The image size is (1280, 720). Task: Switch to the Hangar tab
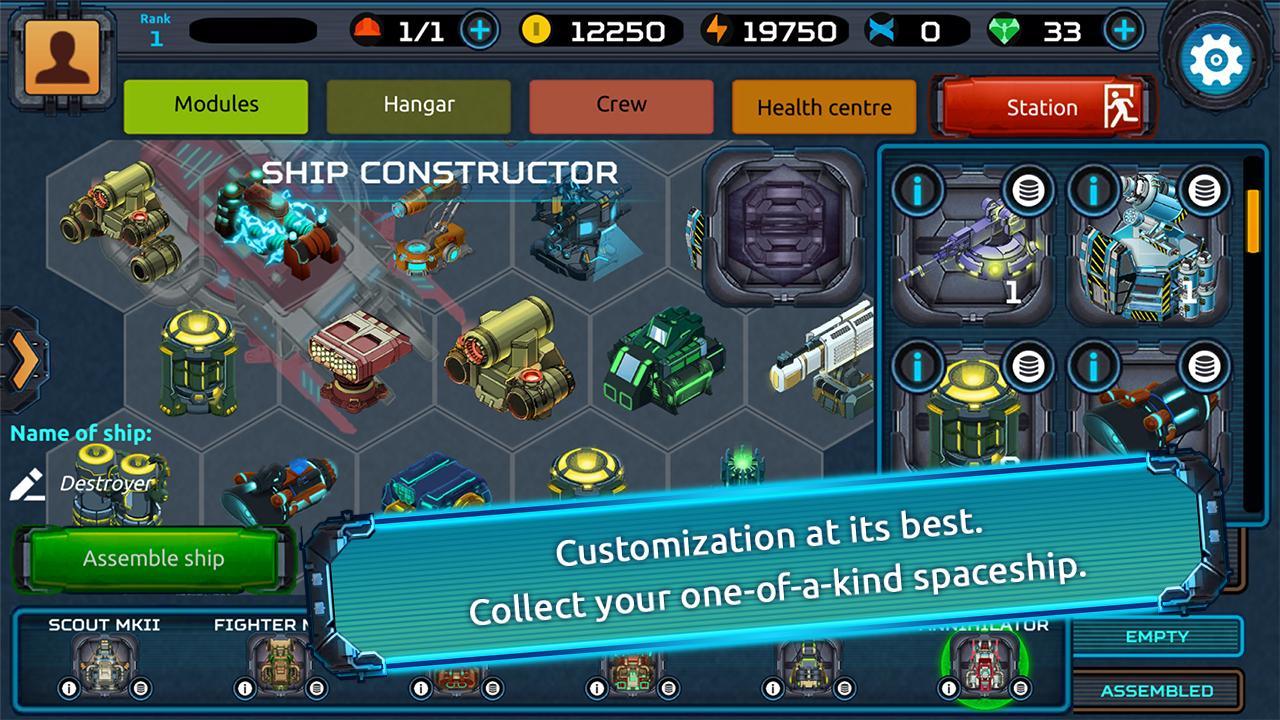tap(418, 106)
